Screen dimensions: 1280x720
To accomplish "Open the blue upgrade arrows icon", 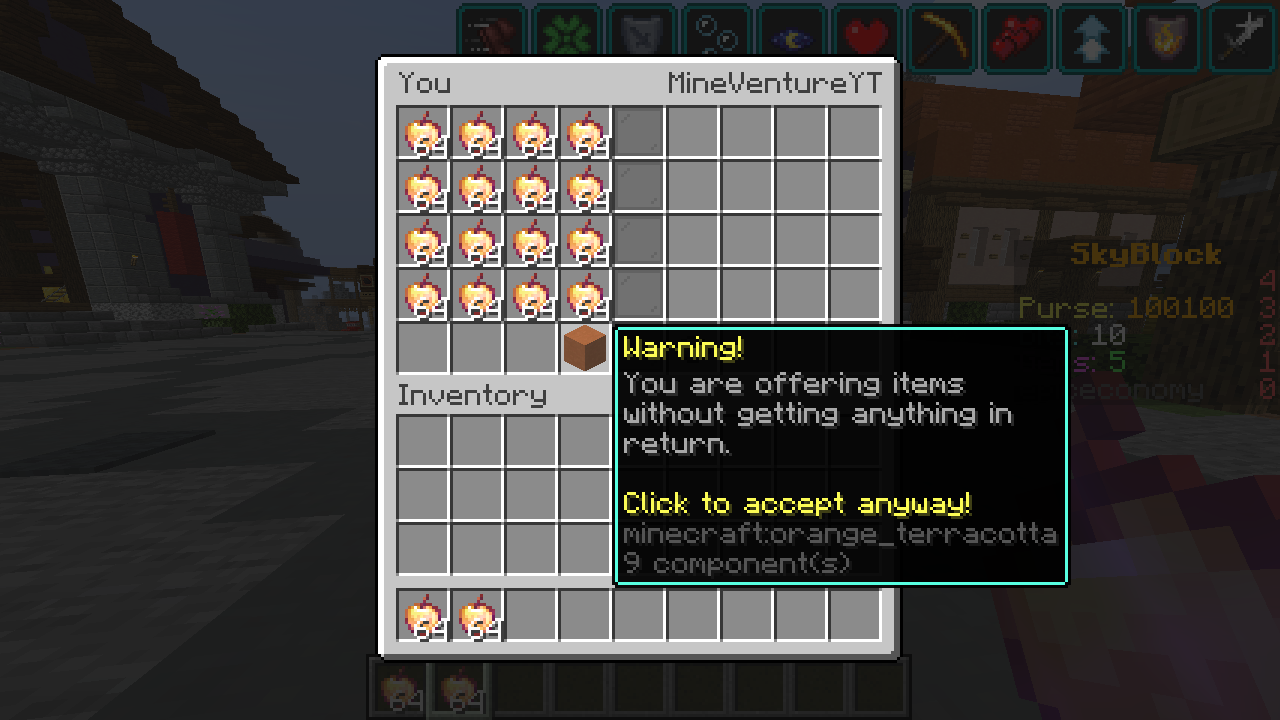I will [1091, 38].
